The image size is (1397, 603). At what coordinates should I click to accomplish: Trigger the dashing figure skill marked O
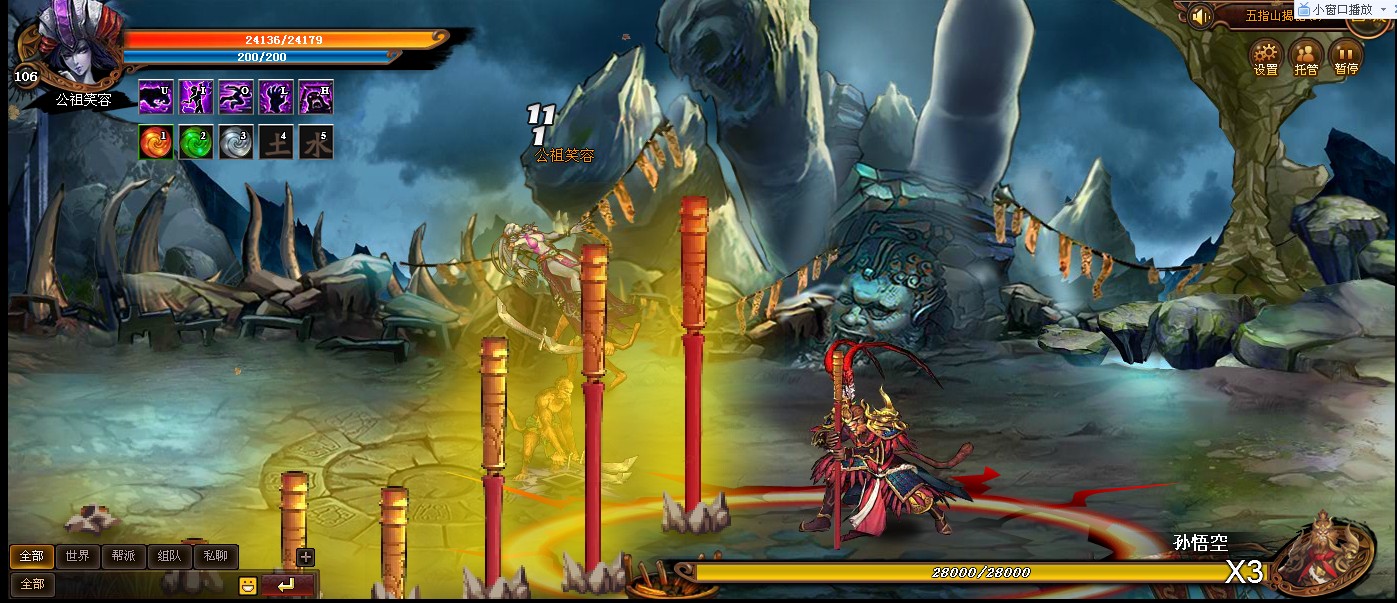236,97
